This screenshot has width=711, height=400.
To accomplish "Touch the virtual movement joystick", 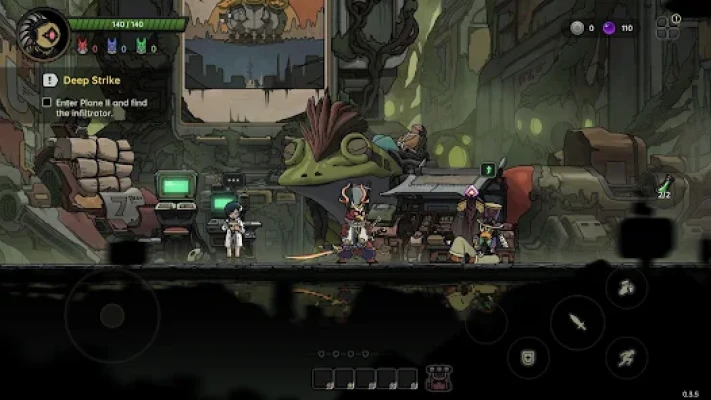I will [x=112, y=316].
